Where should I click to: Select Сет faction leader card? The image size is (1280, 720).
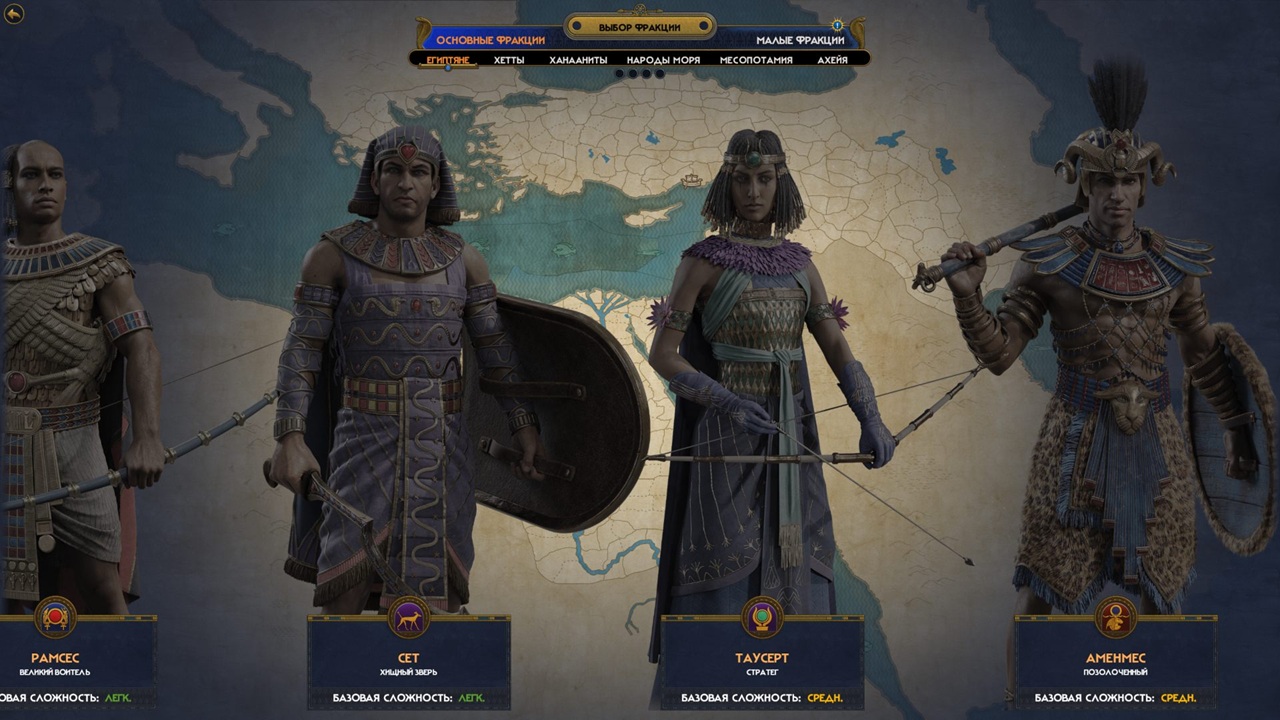point(408,664)
